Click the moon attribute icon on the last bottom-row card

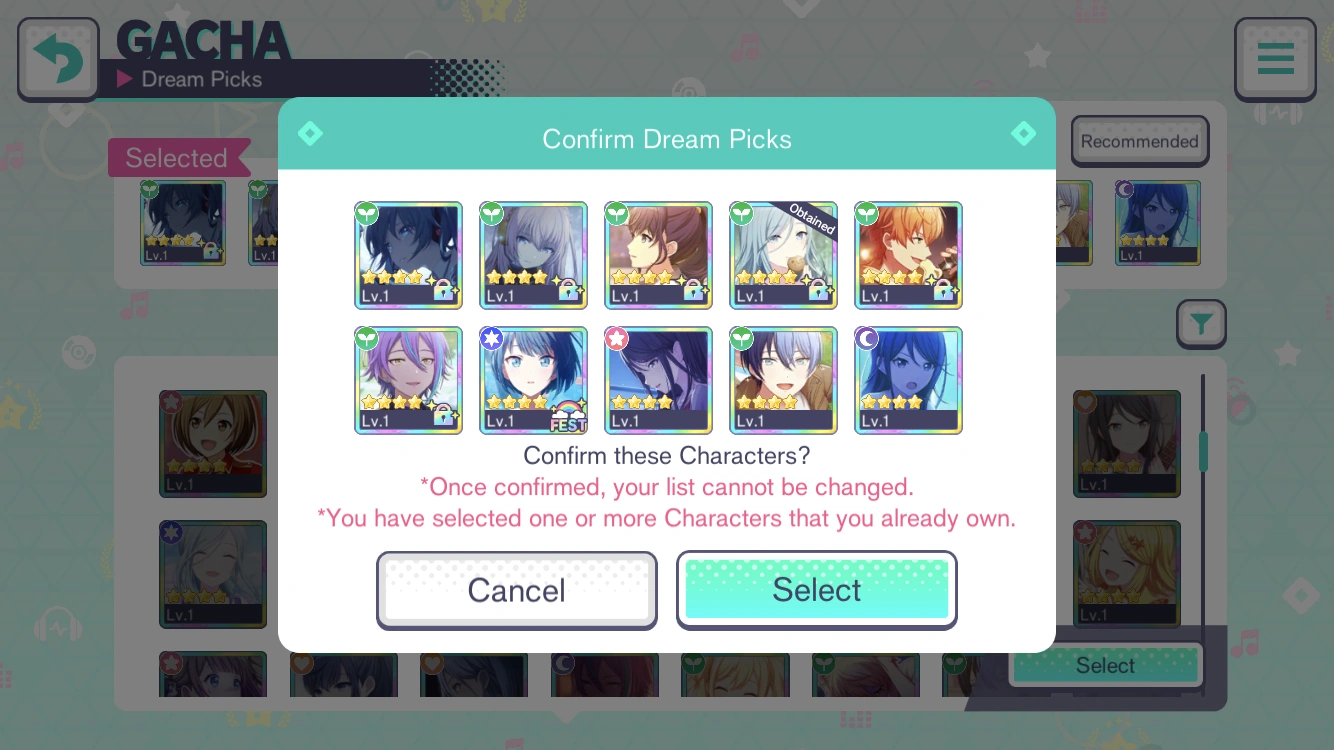[865, 339]
